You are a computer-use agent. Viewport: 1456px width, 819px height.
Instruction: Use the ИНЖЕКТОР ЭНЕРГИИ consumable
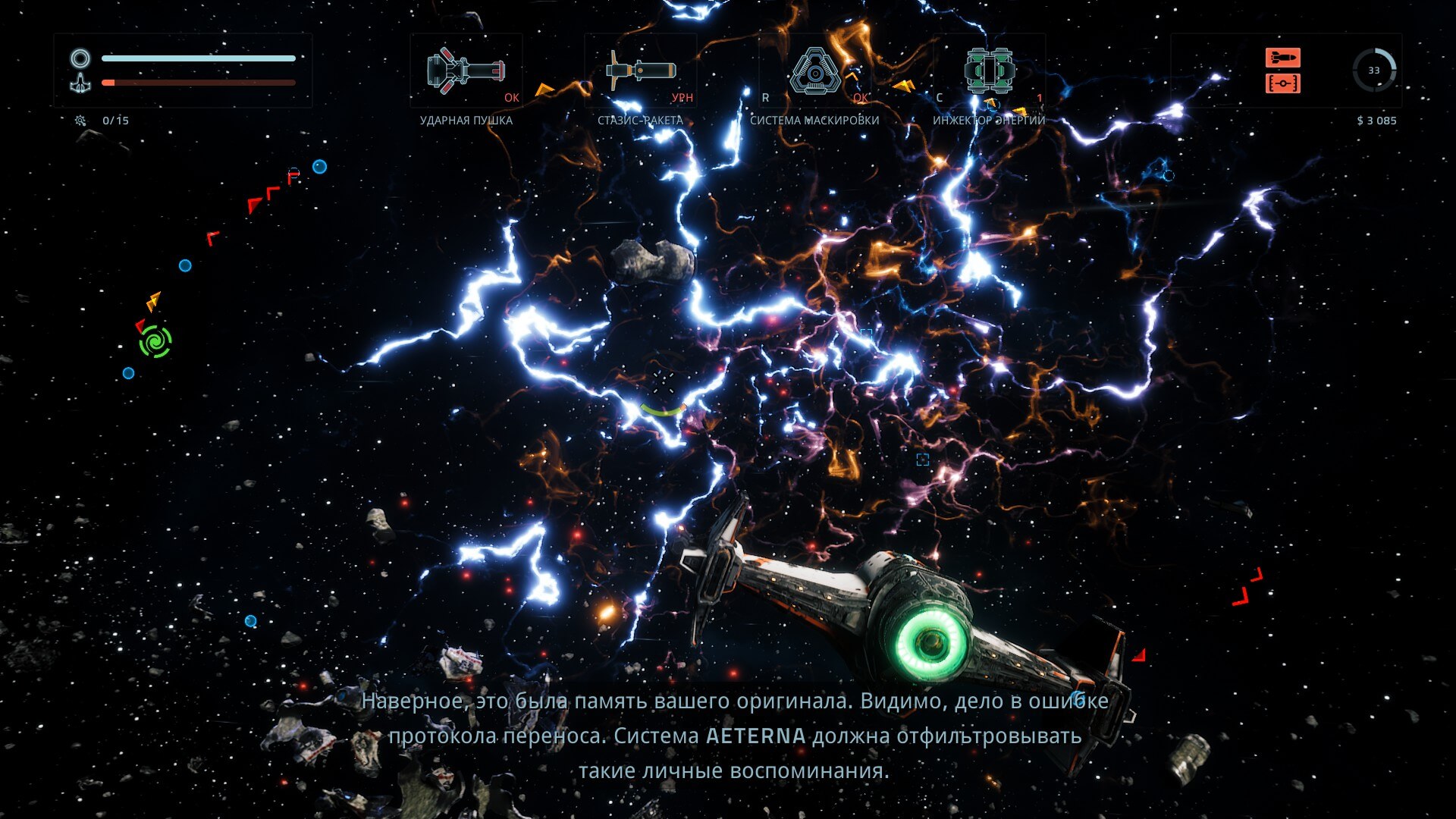tap(990, 71)
